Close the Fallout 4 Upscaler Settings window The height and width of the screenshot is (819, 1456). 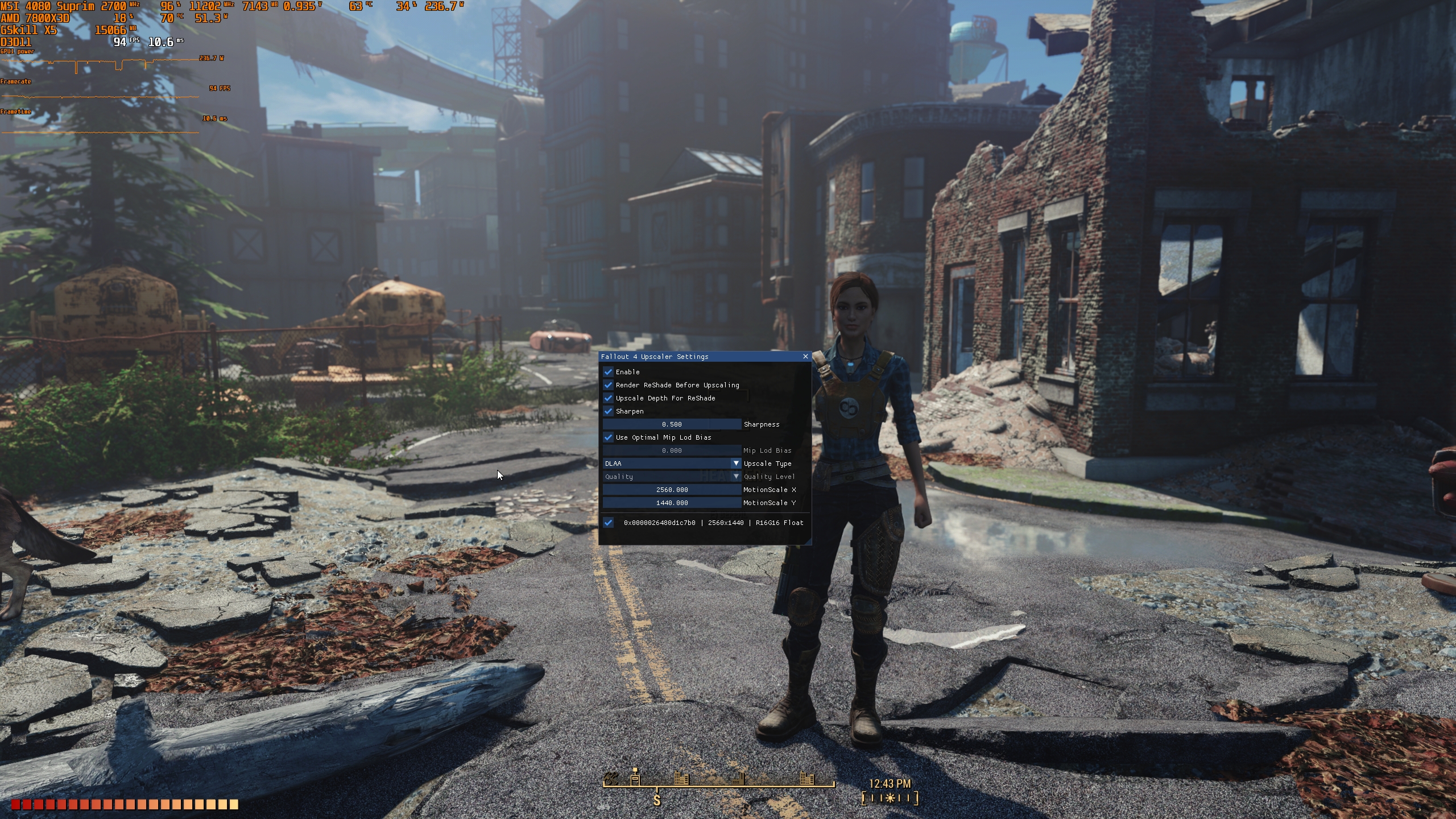point(806,357)
